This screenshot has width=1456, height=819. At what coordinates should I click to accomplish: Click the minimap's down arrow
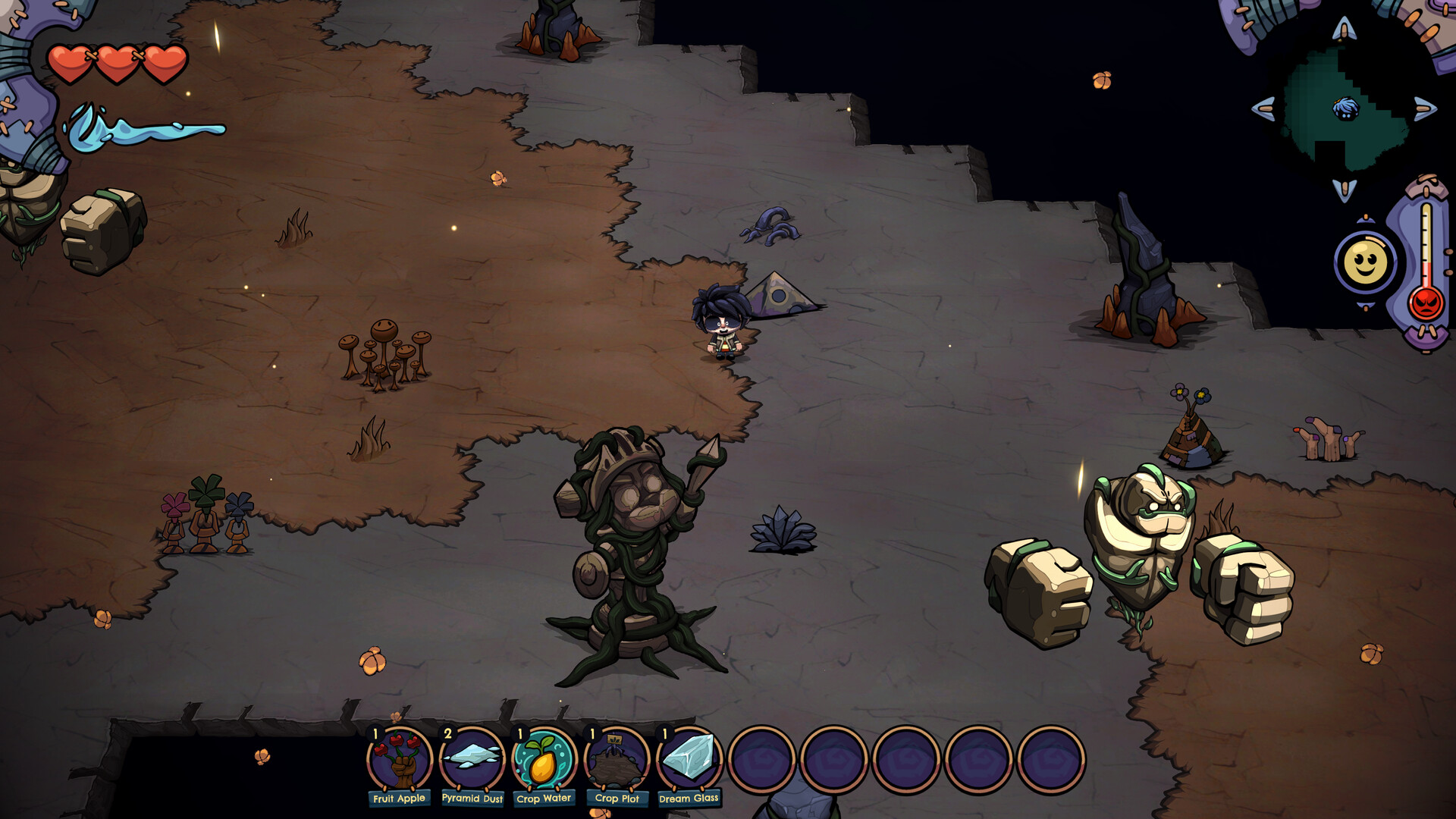tap(1345, 189)
